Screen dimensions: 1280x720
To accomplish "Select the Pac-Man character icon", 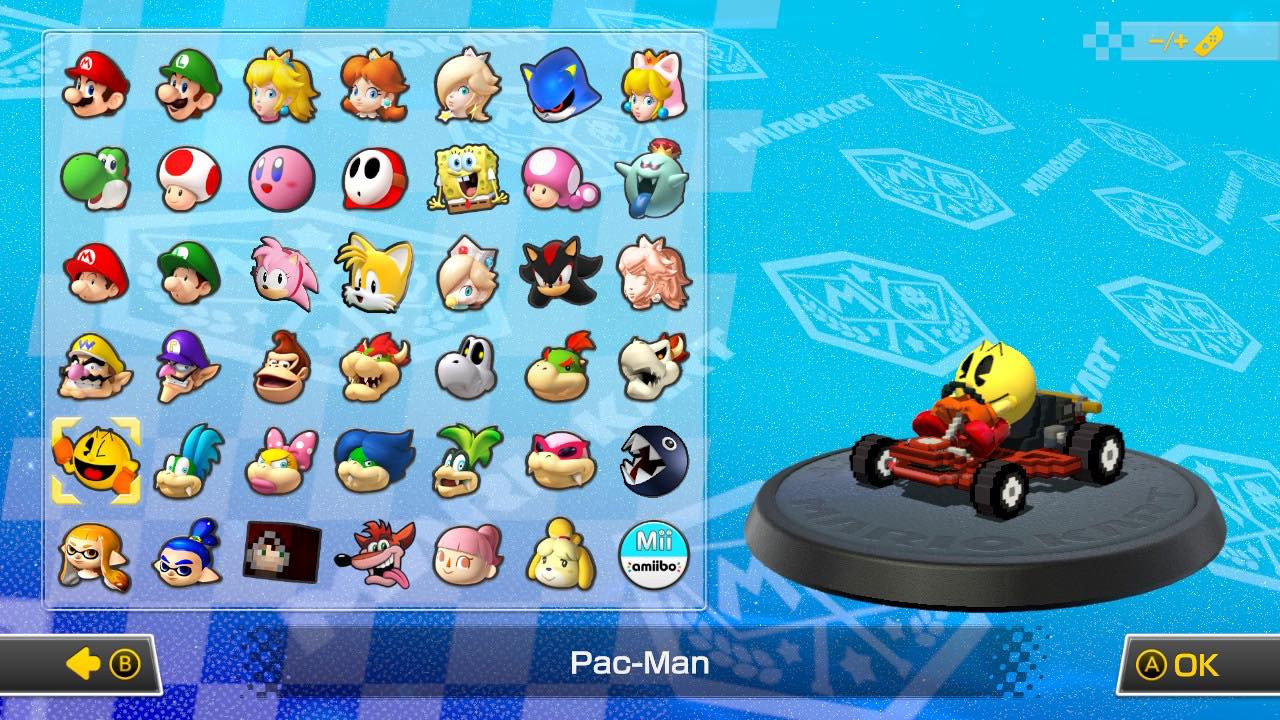I will (97, 462).
